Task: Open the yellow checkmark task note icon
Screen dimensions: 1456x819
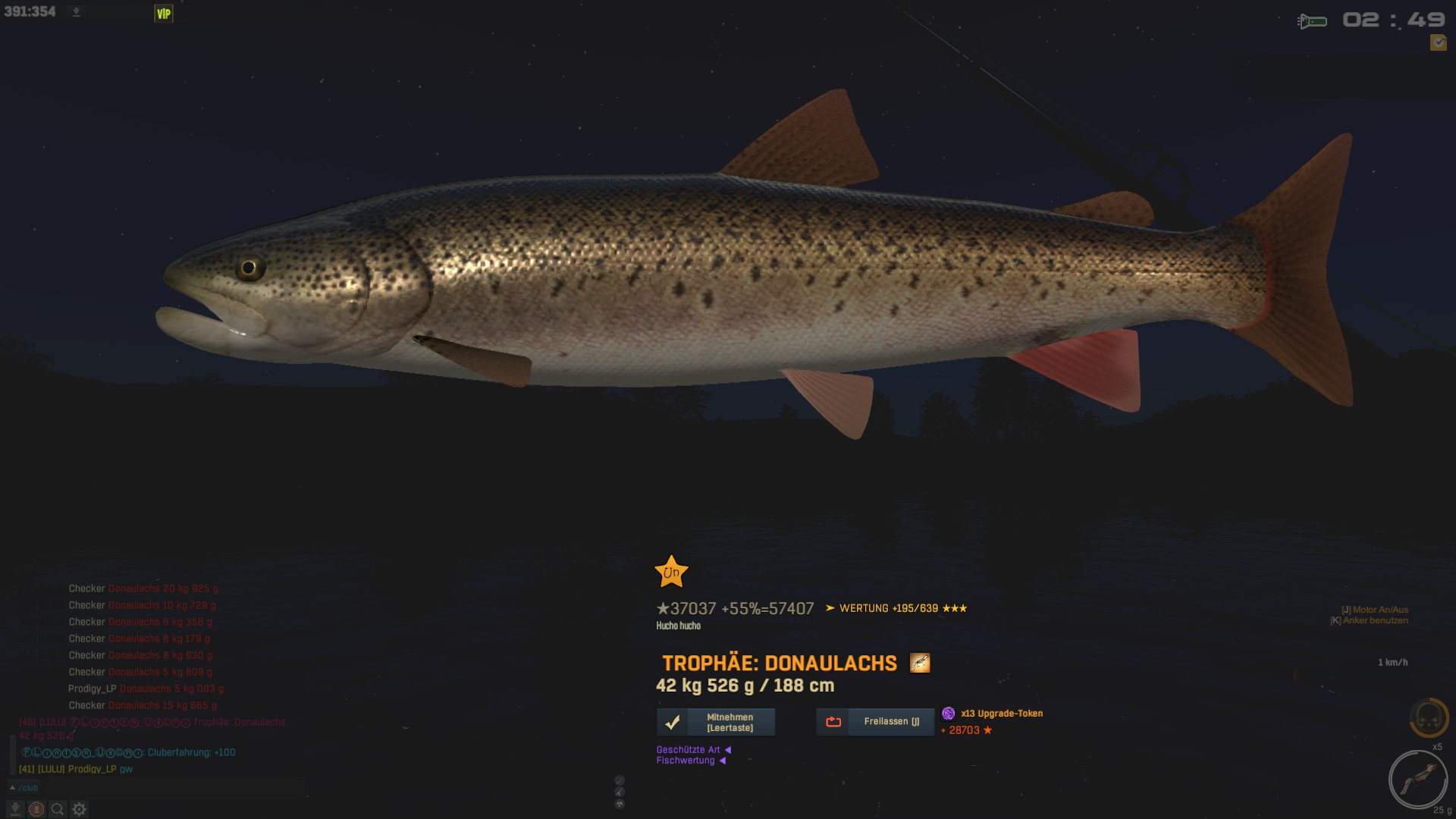Action: pos(1438,43)
